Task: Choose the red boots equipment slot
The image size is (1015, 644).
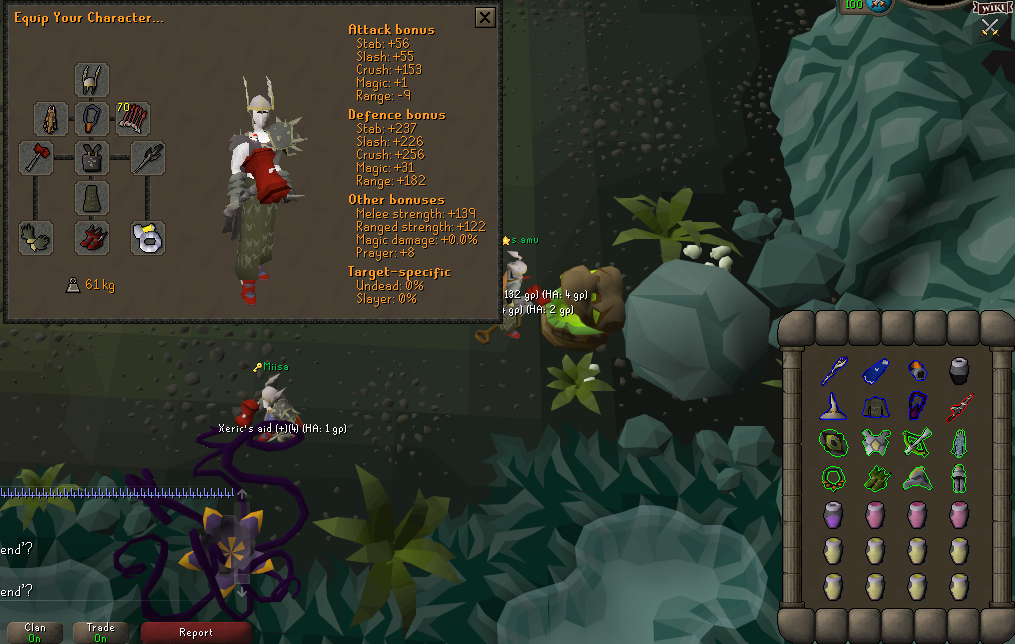Action: tap(92, 237)
